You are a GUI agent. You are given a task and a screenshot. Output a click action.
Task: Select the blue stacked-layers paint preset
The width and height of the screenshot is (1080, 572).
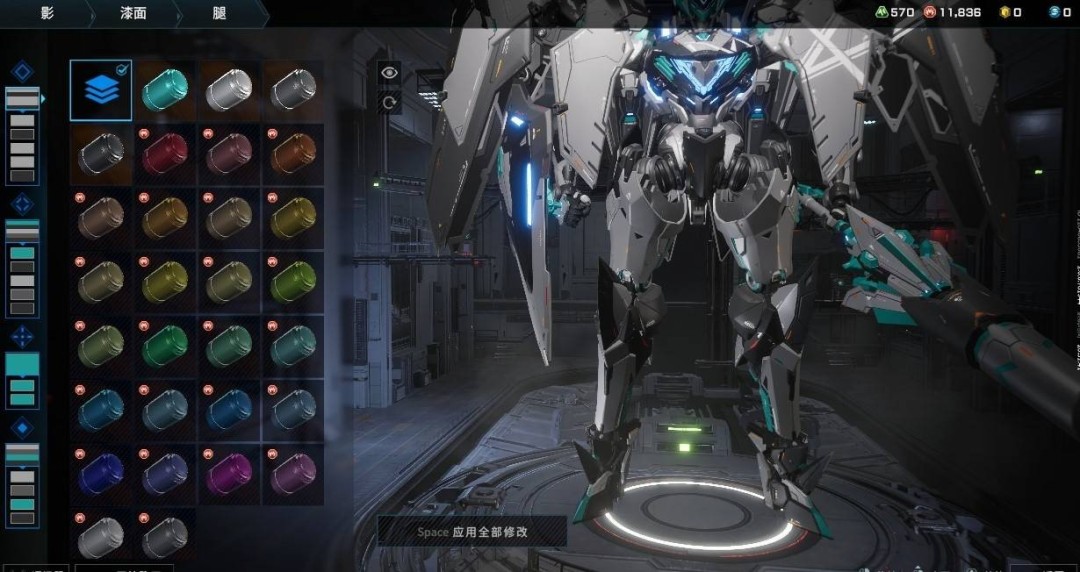[x=101, y=90]
